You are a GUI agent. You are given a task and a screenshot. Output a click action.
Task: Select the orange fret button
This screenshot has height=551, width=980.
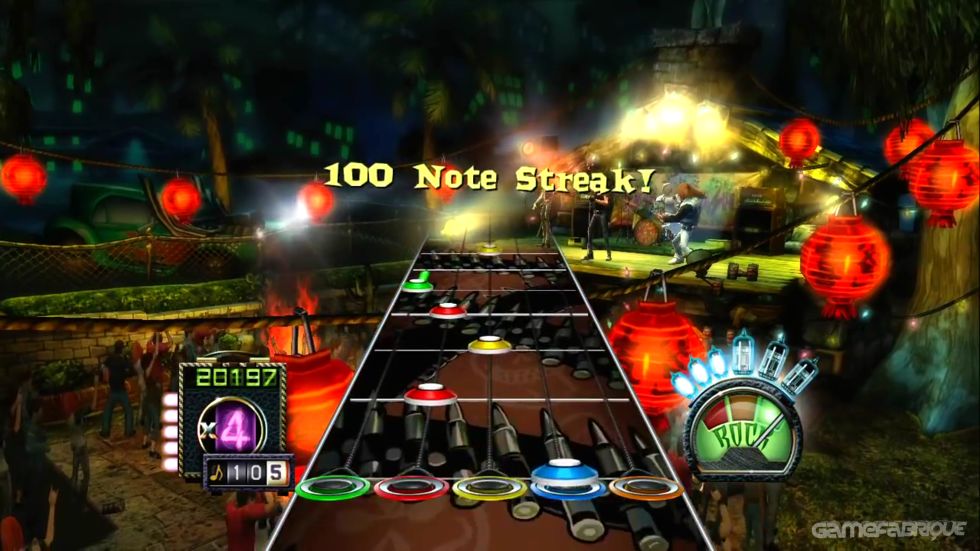pyautogui.click(x=645, y=487)
